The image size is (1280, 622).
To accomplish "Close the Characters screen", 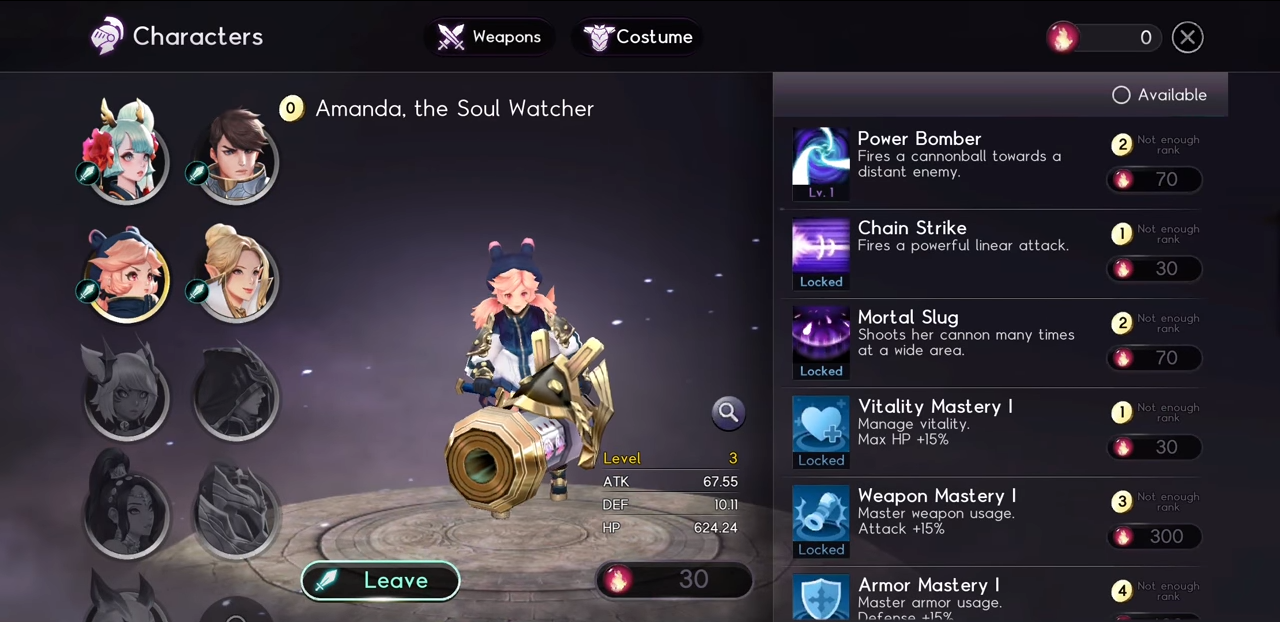I will [x=1187, y=37].
